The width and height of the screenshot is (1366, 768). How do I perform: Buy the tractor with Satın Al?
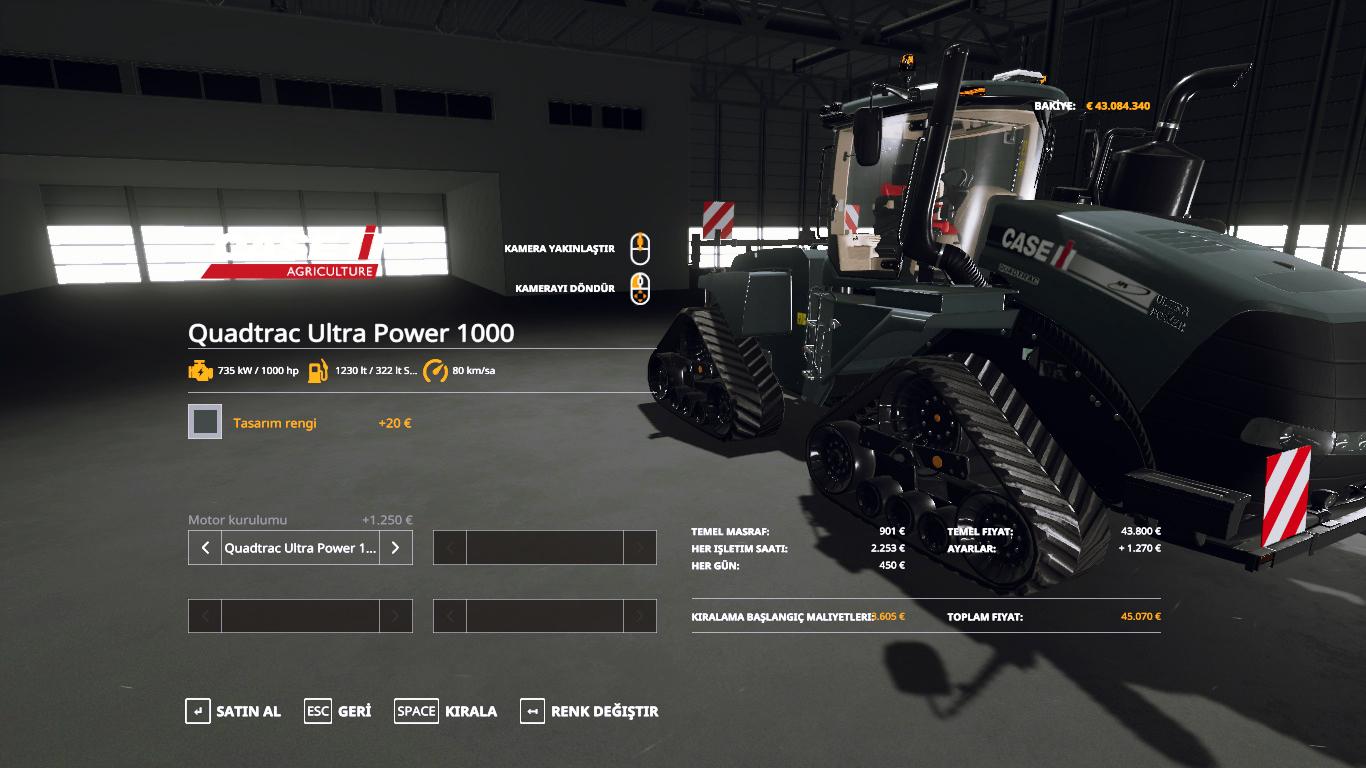click(x=233, y=711)
